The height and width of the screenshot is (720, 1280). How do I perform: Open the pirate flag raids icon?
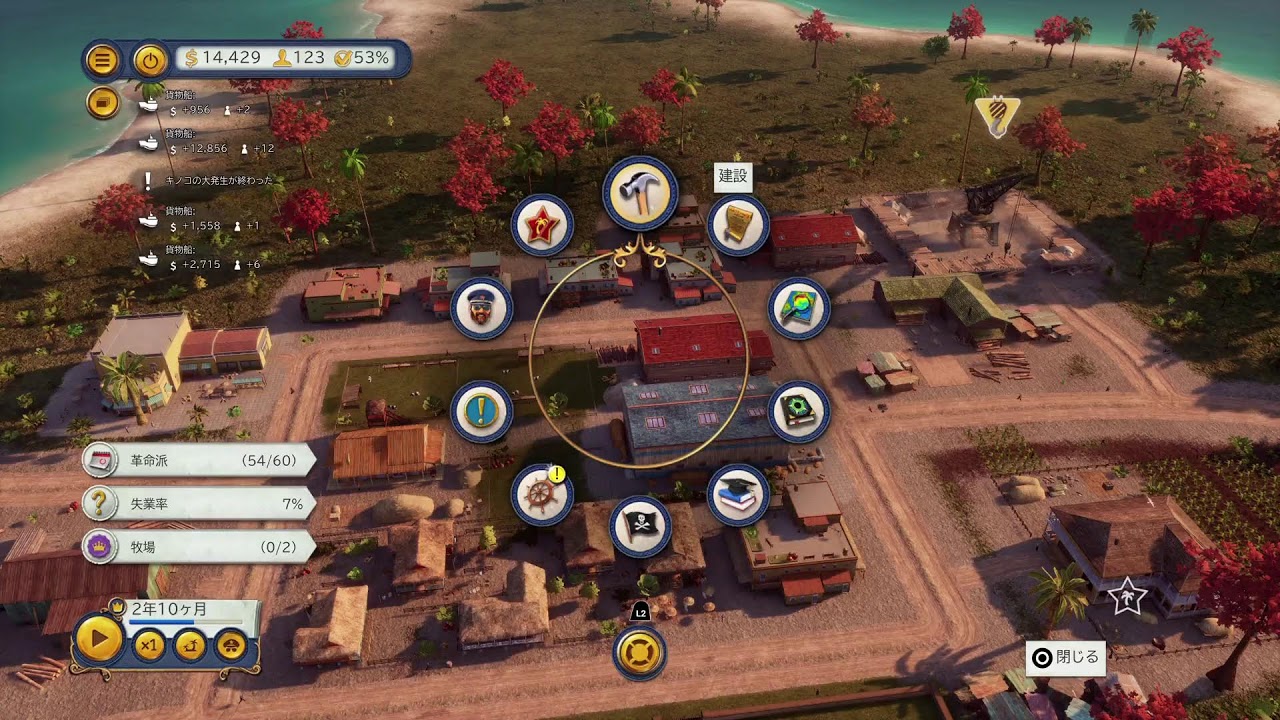tap(640, 526)
